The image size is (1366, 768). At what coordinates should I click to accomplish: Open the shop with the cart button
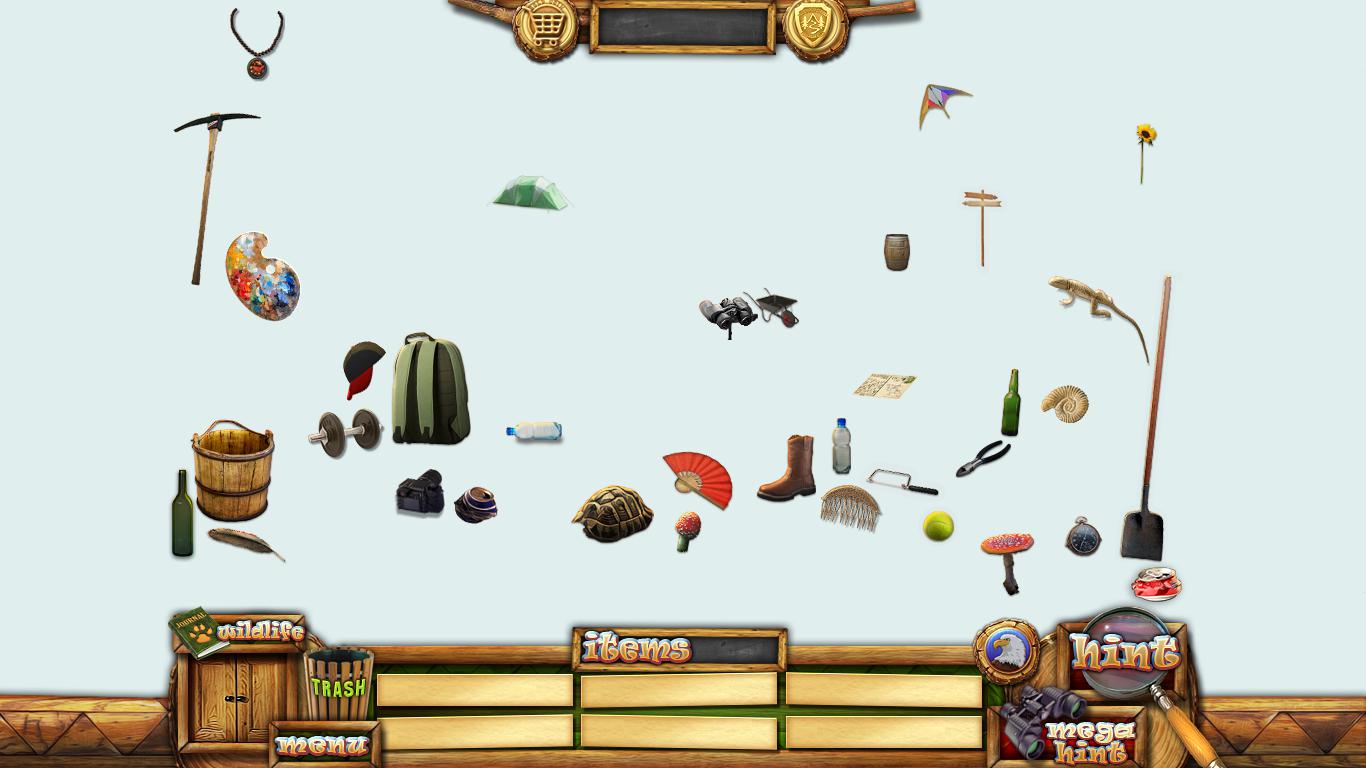point(546,27)
